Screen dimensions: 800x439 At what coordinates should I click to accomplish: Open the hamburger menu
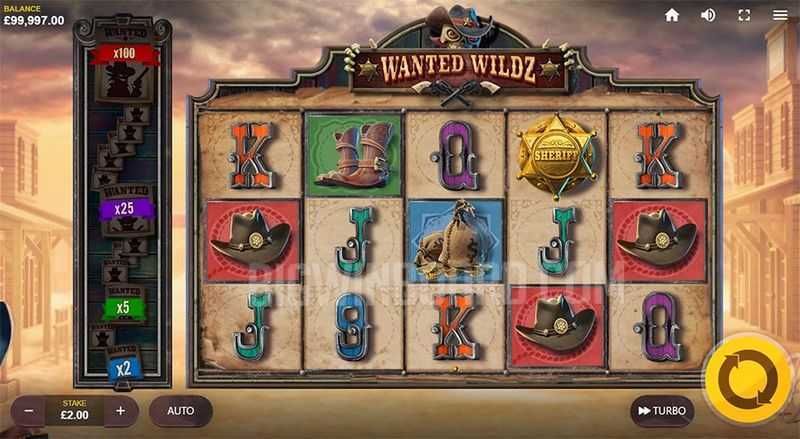(x=780, y=15)
